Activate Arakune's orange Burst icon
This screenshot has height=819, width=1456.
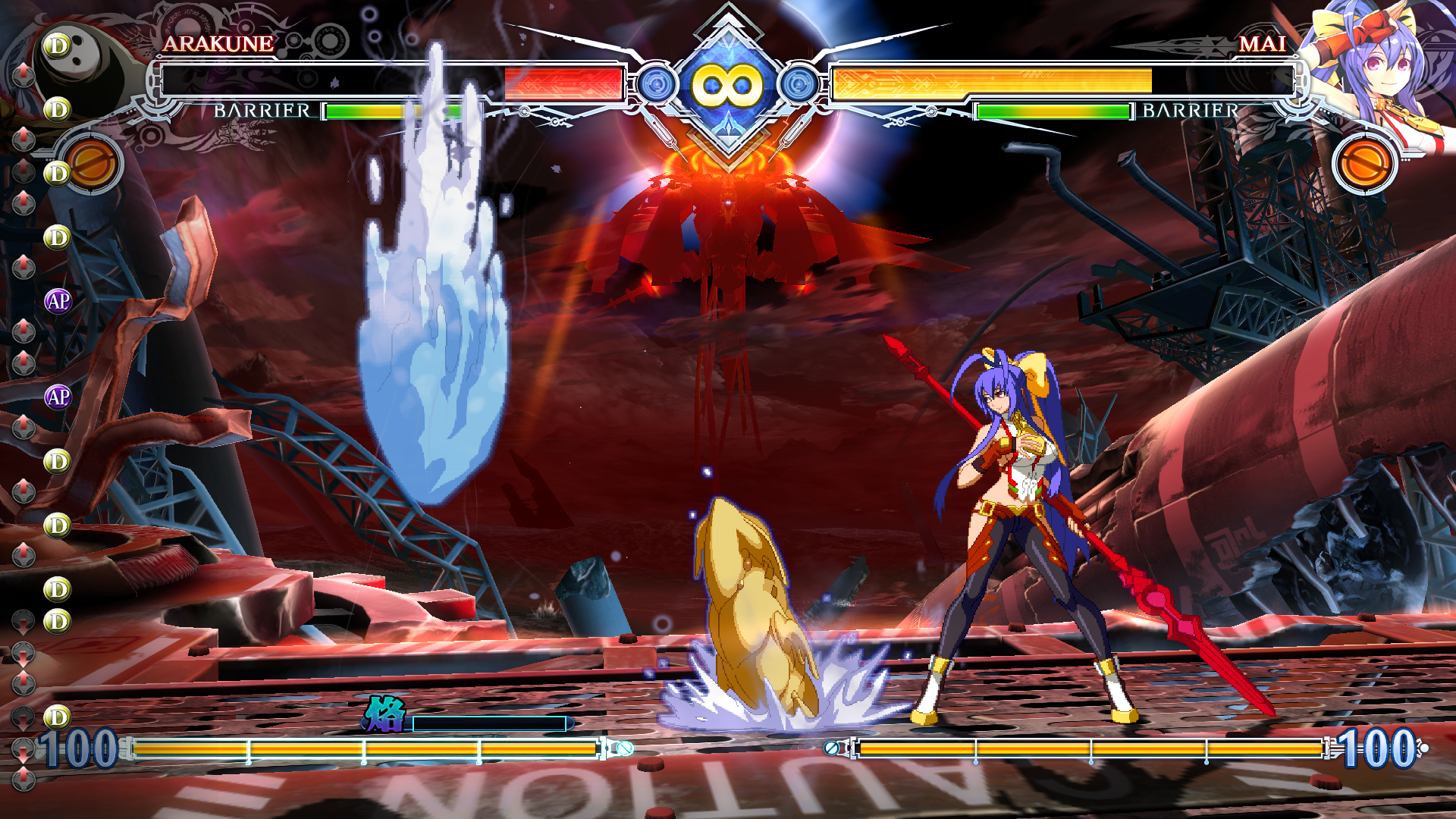click(93, 163)
